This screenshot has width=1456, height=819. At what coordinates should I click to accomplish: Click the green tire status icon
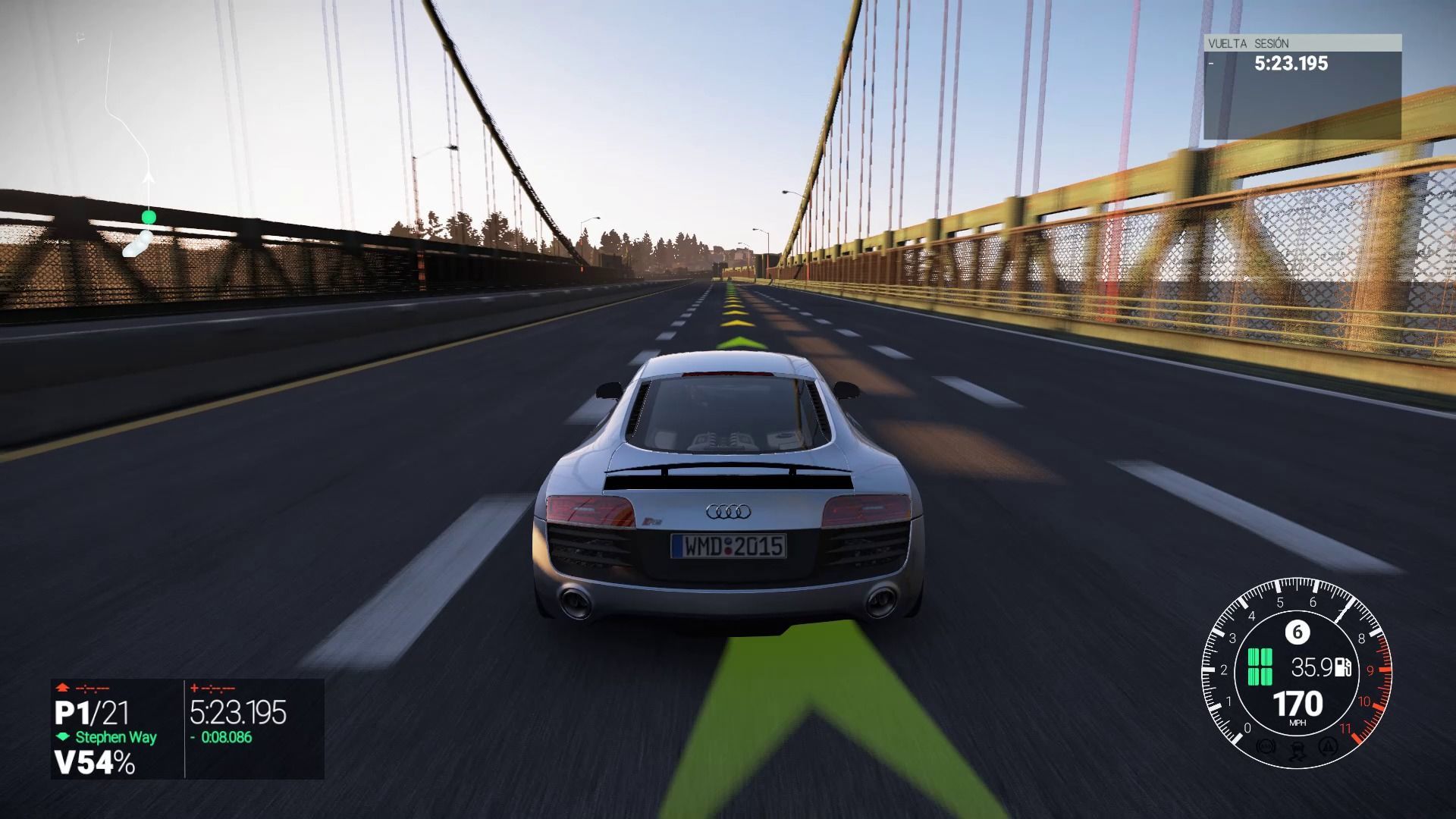(x=1260, y=667)
